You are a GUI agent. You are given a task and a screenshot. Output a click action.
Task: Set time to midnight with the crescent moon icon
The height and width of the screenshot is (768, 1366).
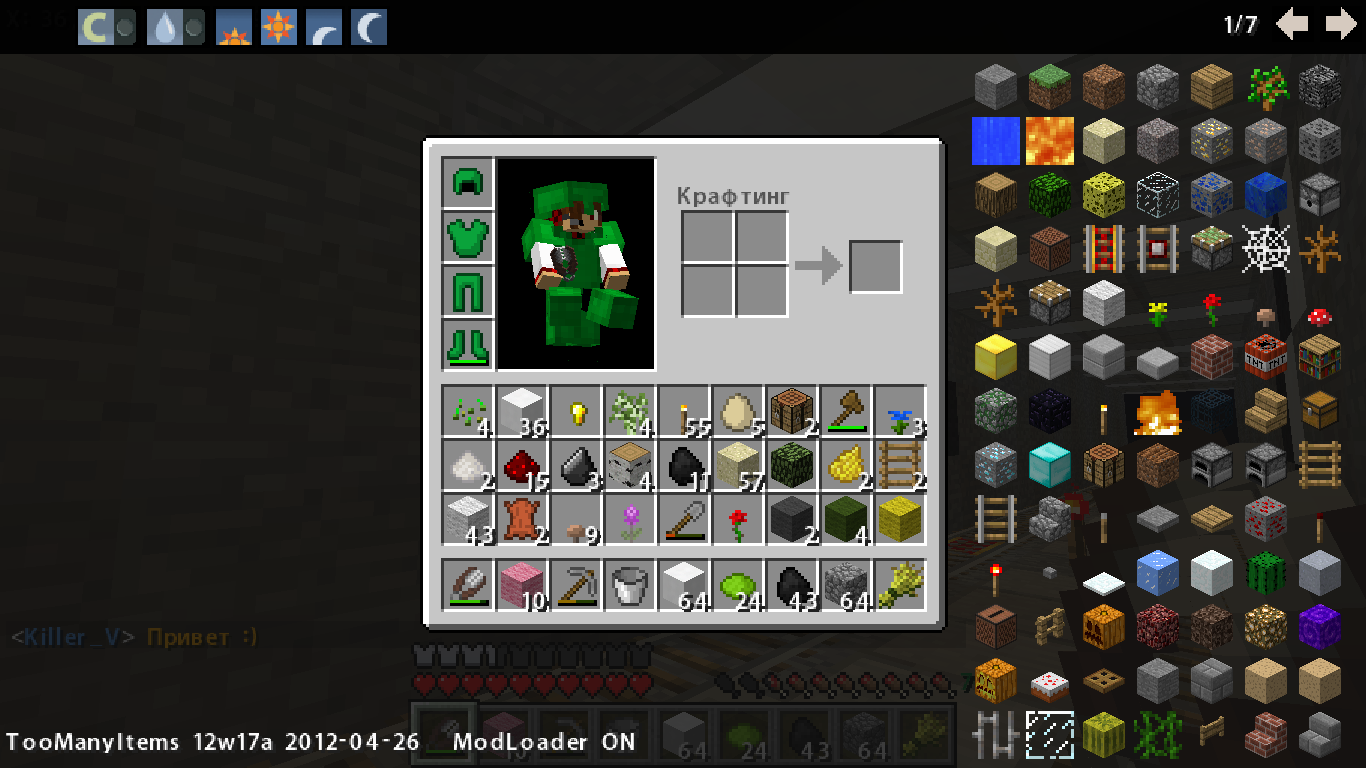370,26
